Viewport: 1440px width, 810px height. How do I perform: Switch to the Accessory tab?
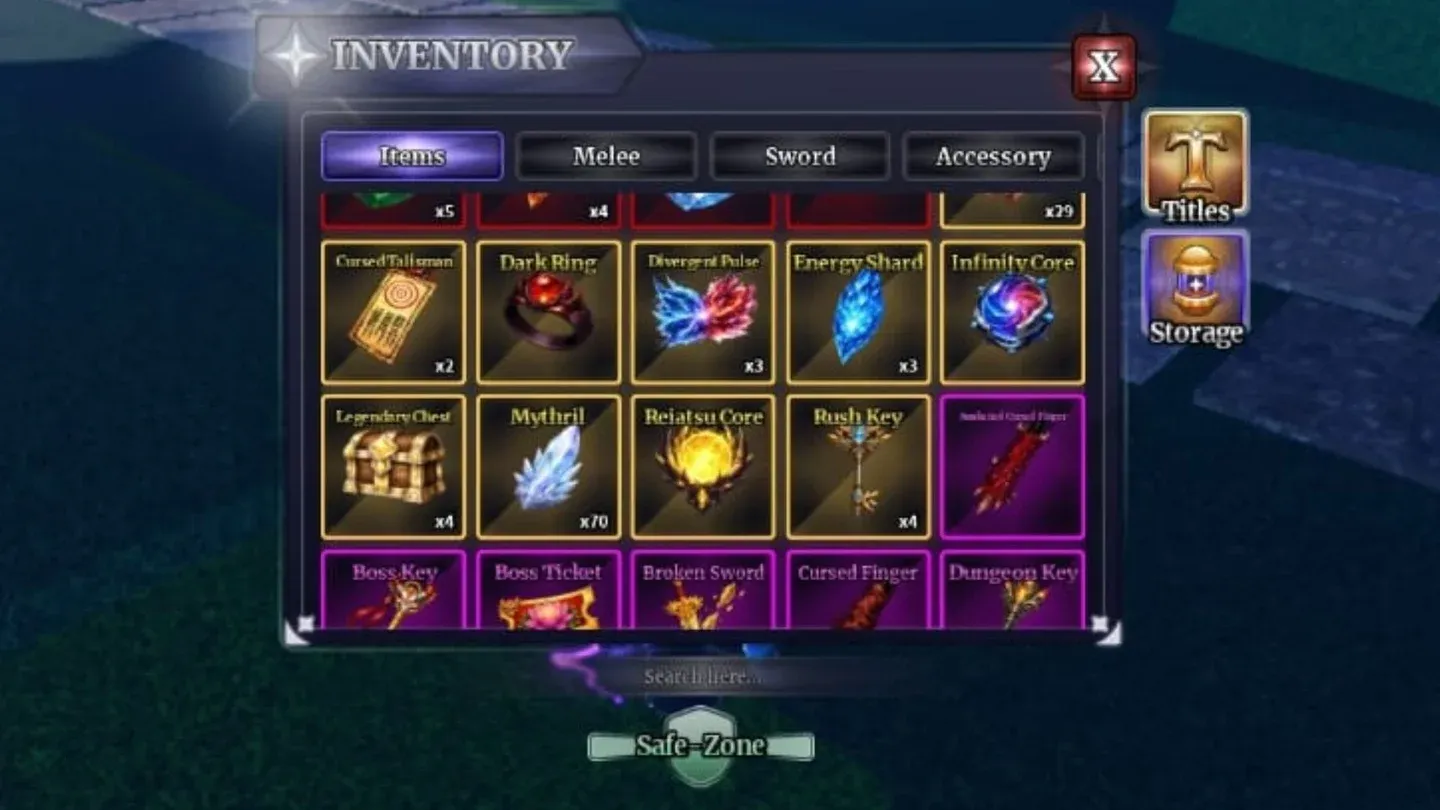(x=993, y=157)
